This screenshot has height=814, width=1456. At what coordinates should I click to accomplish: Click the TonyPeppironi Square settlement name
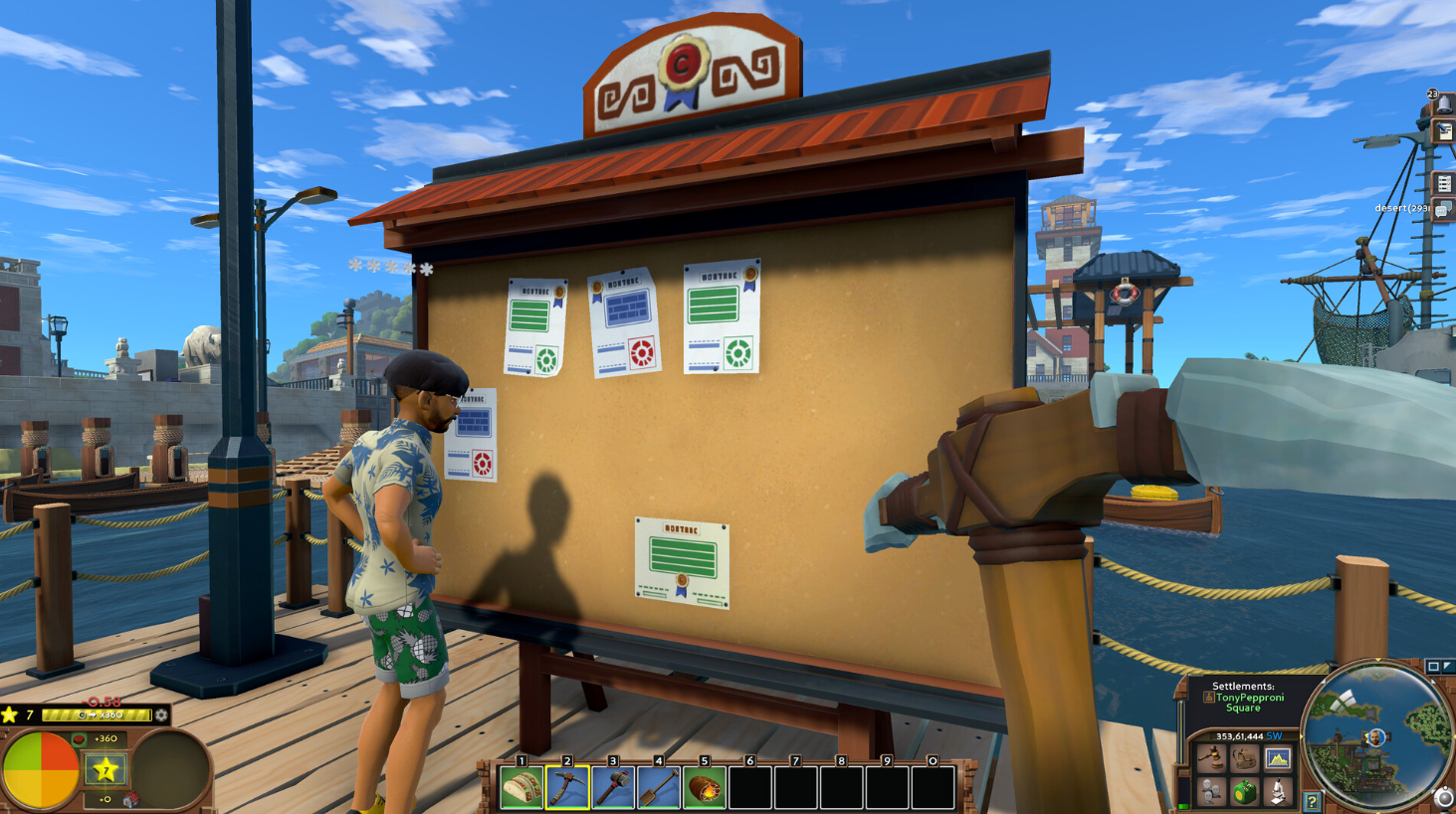click(x=1247, y=703)
